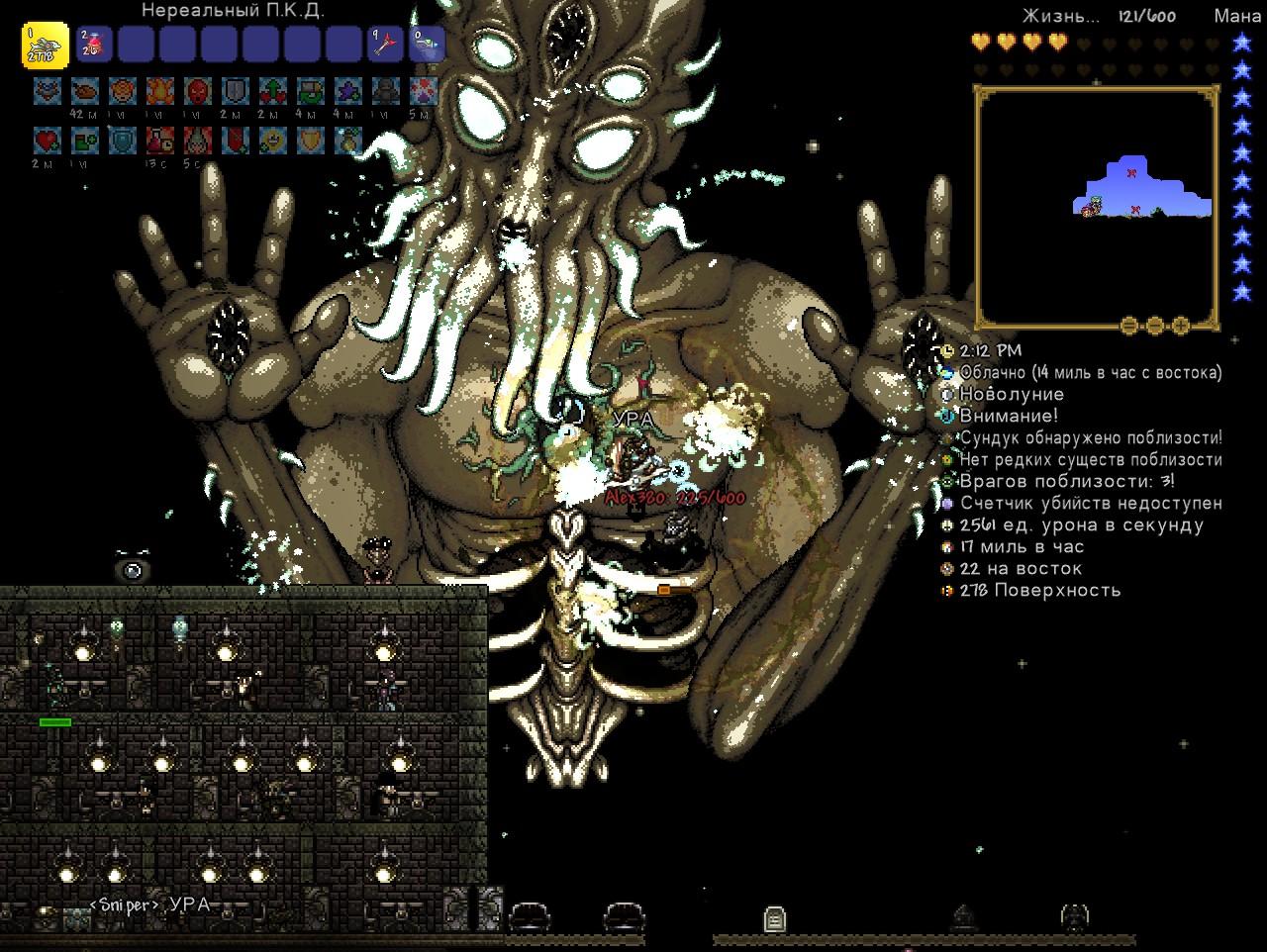Viewport: 1267px width, 952px height.
Task: Click the campfire buff icon
Action: [x=160, y=92]
